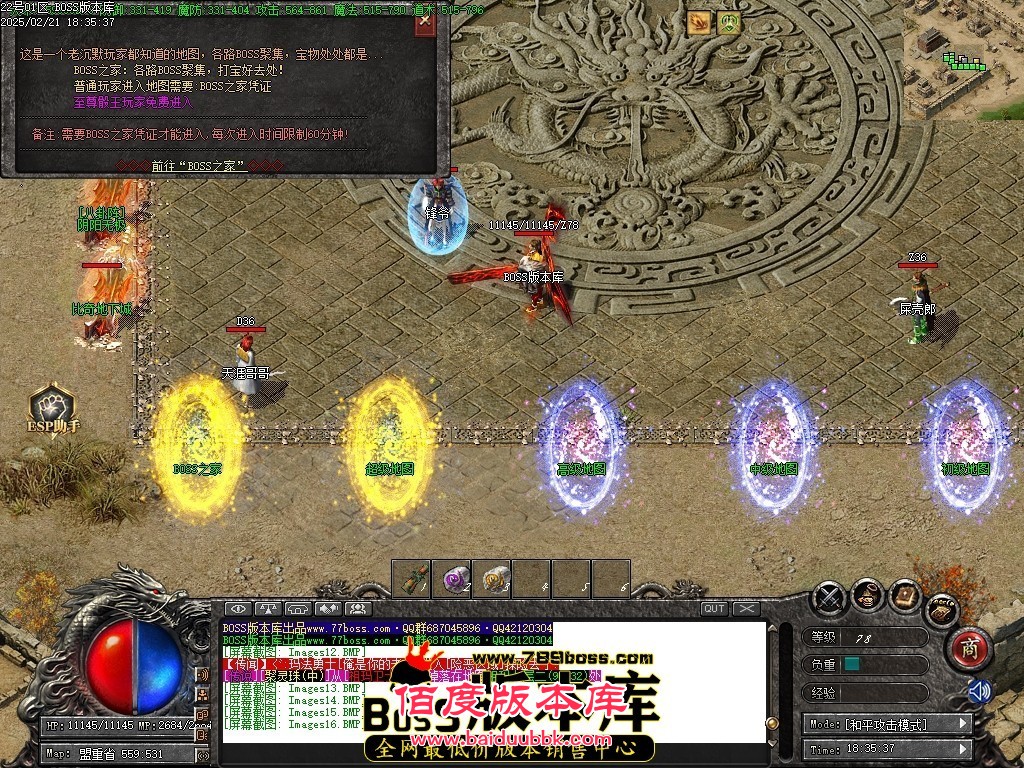Open the red 商 shop button
The height and width of the screenshot is (768, 1024).
coord(967,648)
